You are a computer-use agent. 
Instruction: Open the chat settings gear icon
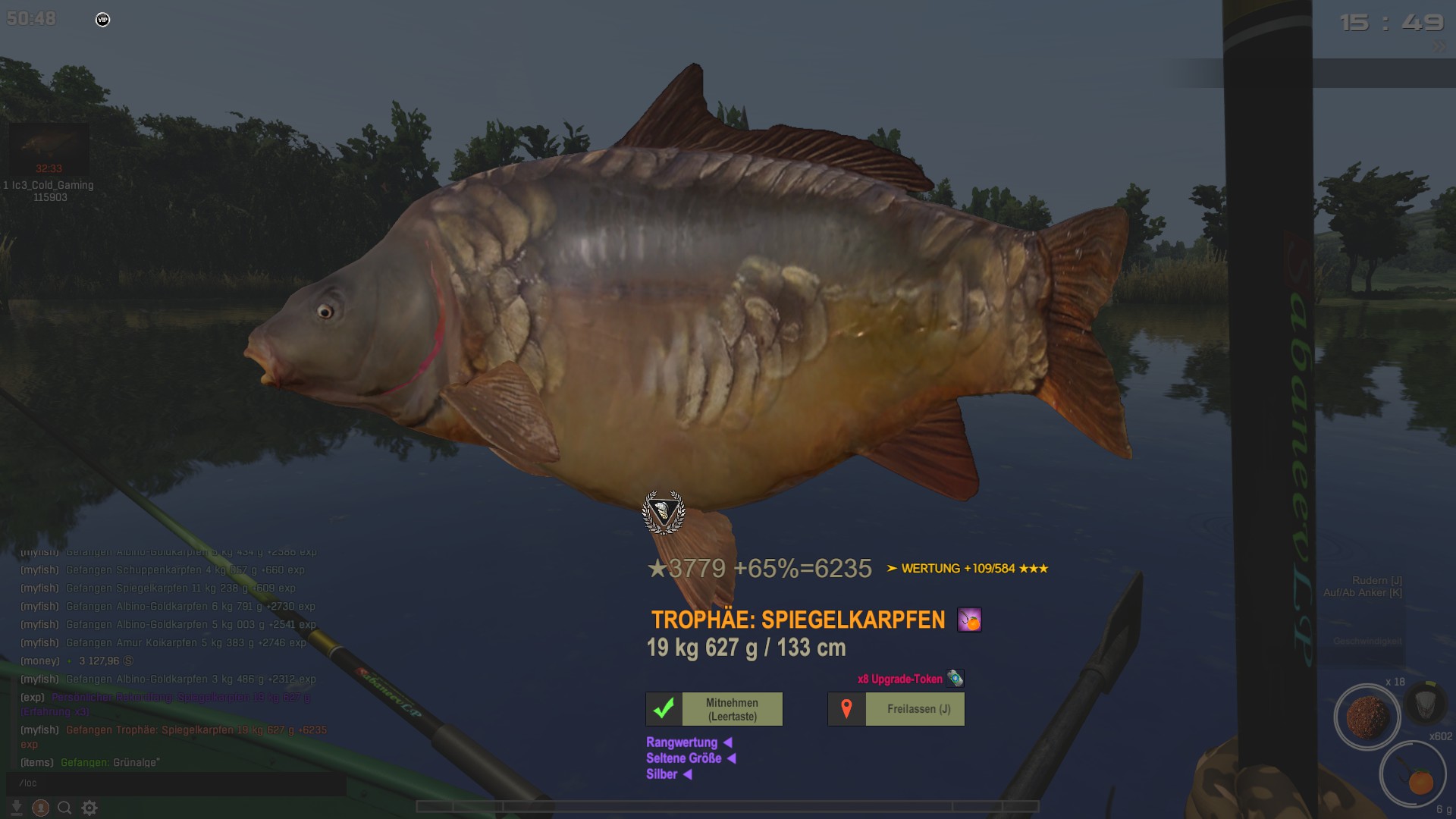coord(89,808)
